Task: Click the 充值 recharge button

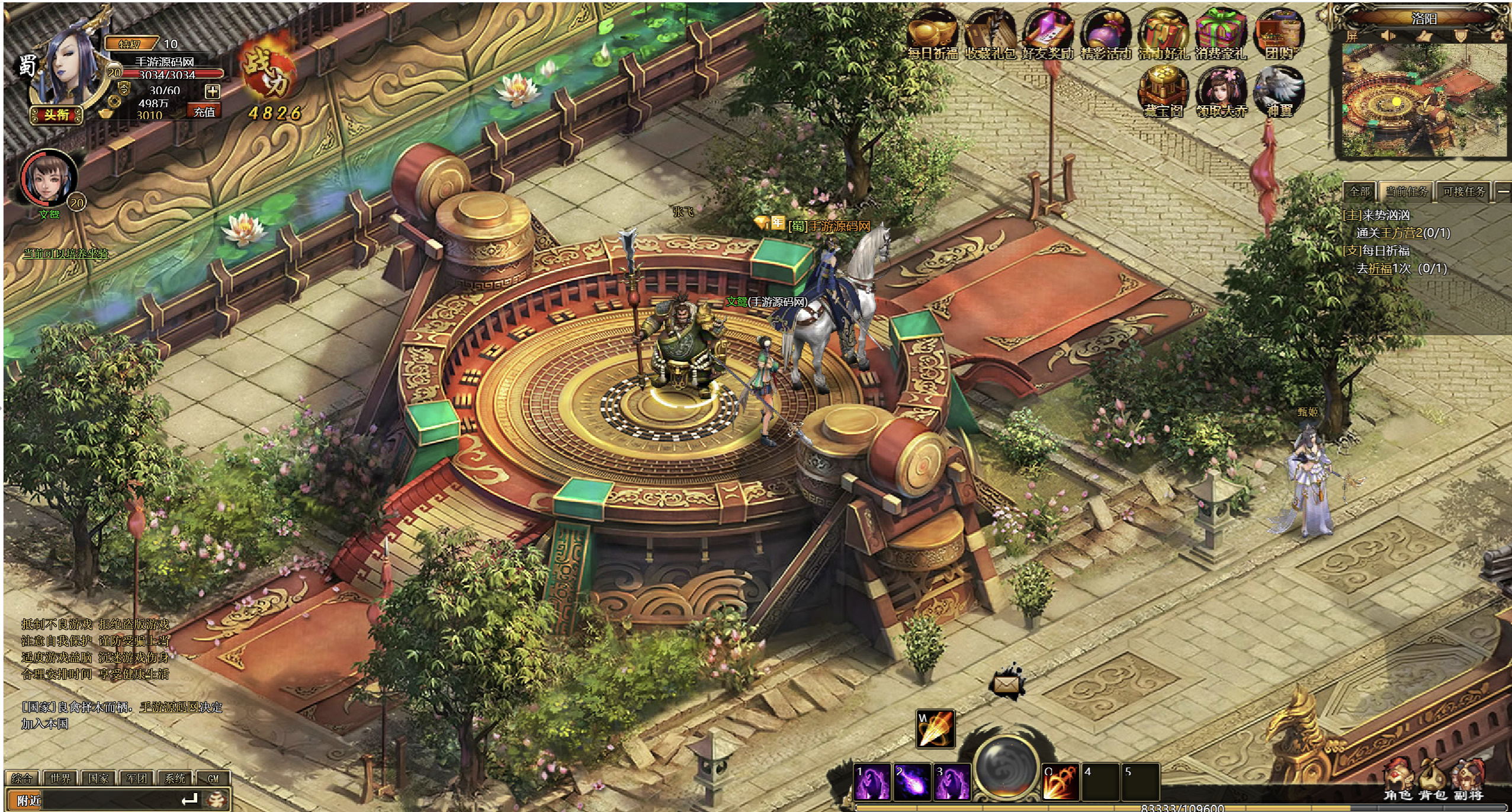Action: click(204, 112)
